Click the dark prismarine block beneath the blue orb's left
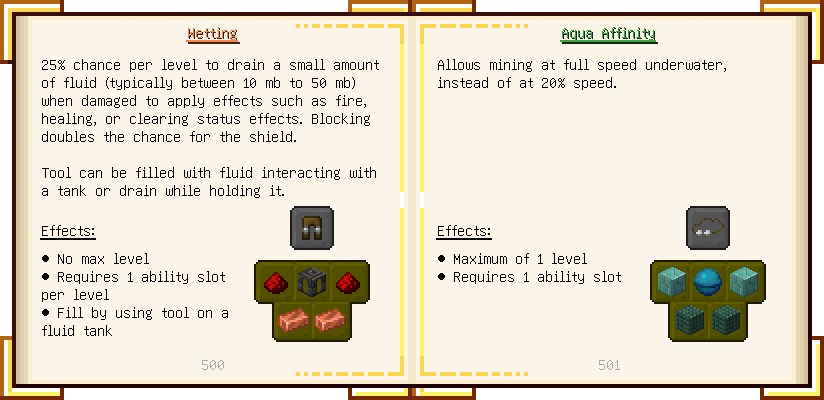Screen dimensions: 824x400 pyautogui.click(x=688, y=320)
